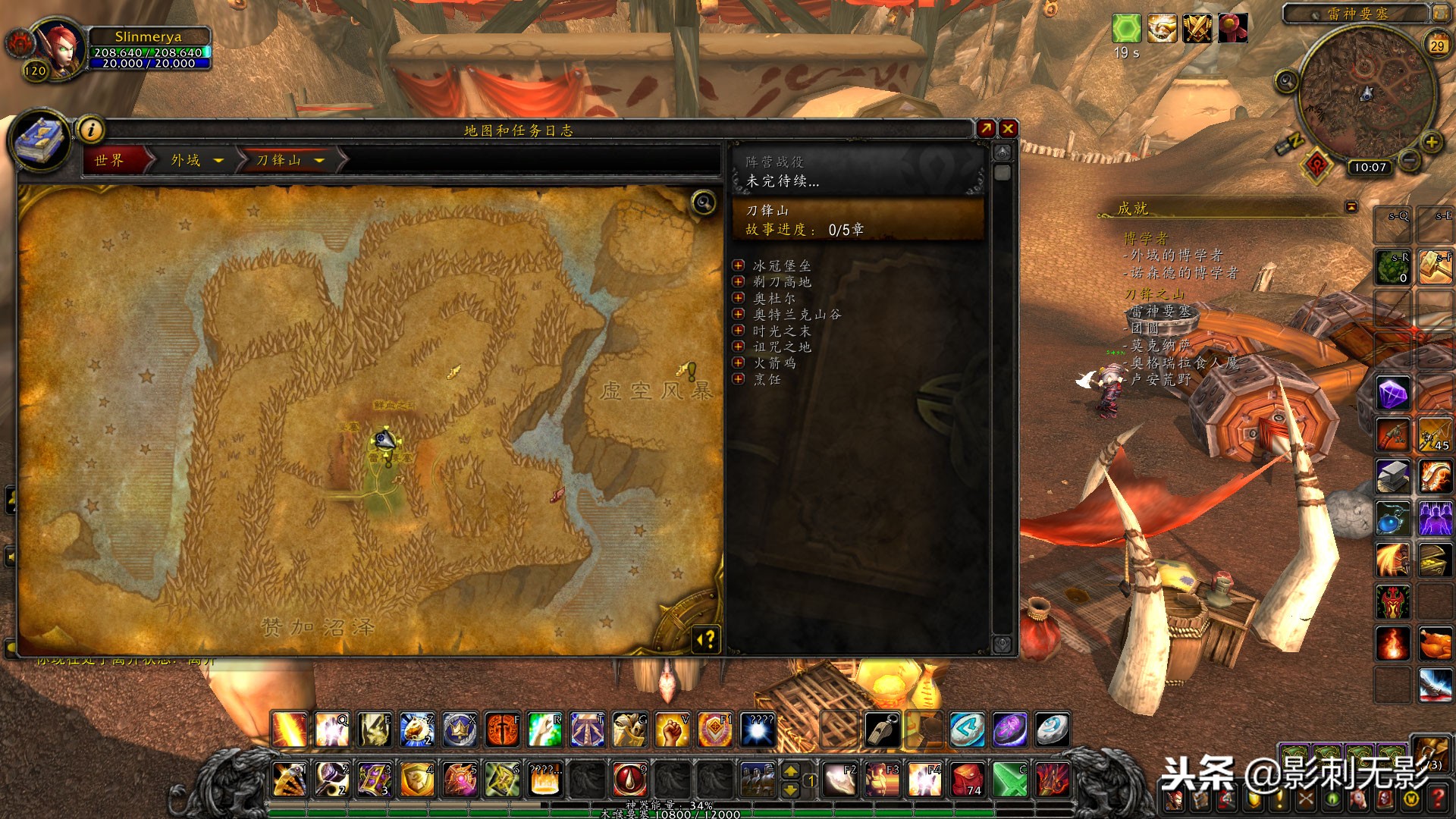Viewport: 1456px width, 819px height.
Task: Open the calendar showing day 29
Action: [x=1437, y=45]
